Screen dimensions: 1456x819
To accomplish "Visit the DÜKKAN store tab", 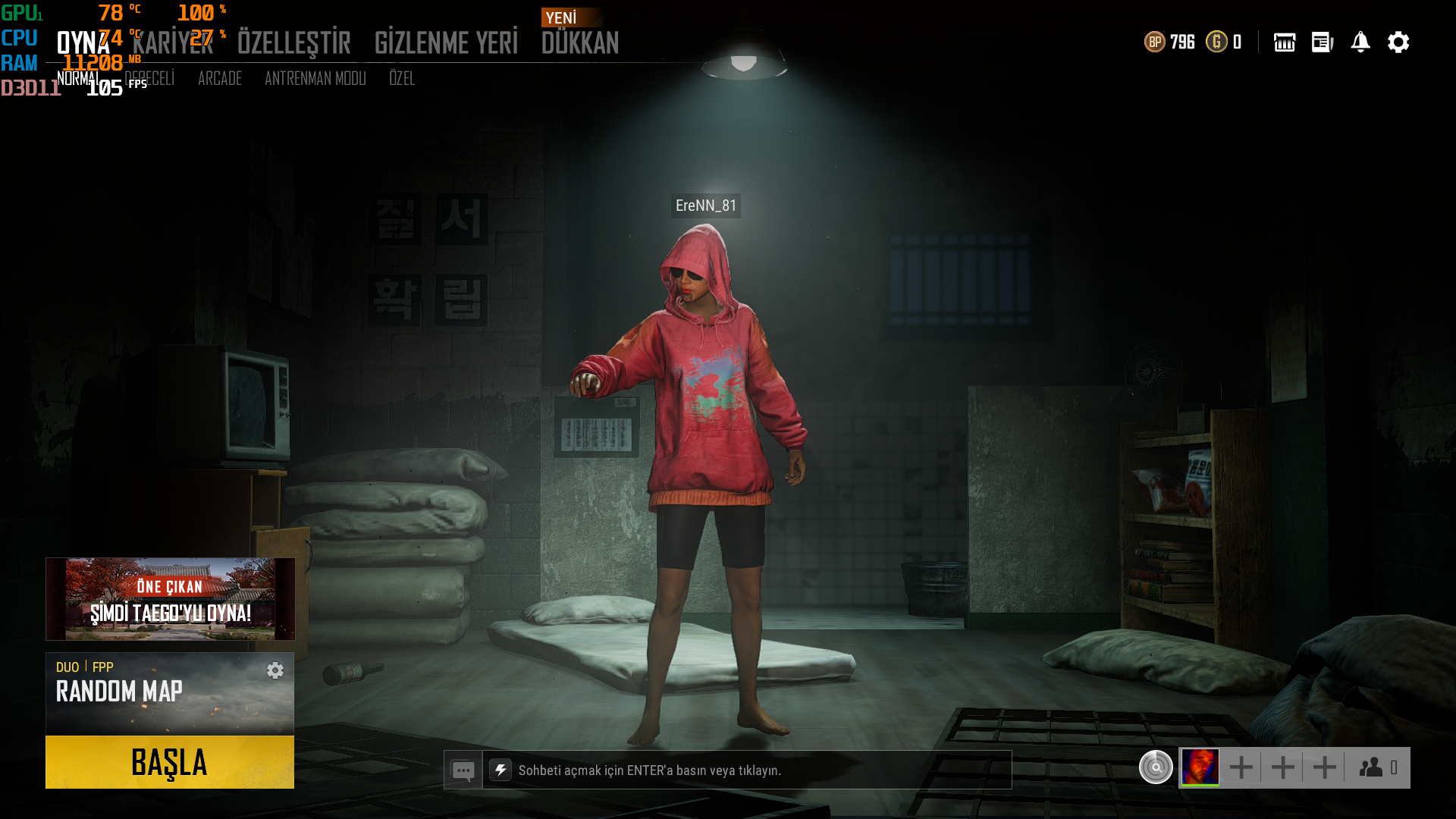I will (x=580, y=43).
